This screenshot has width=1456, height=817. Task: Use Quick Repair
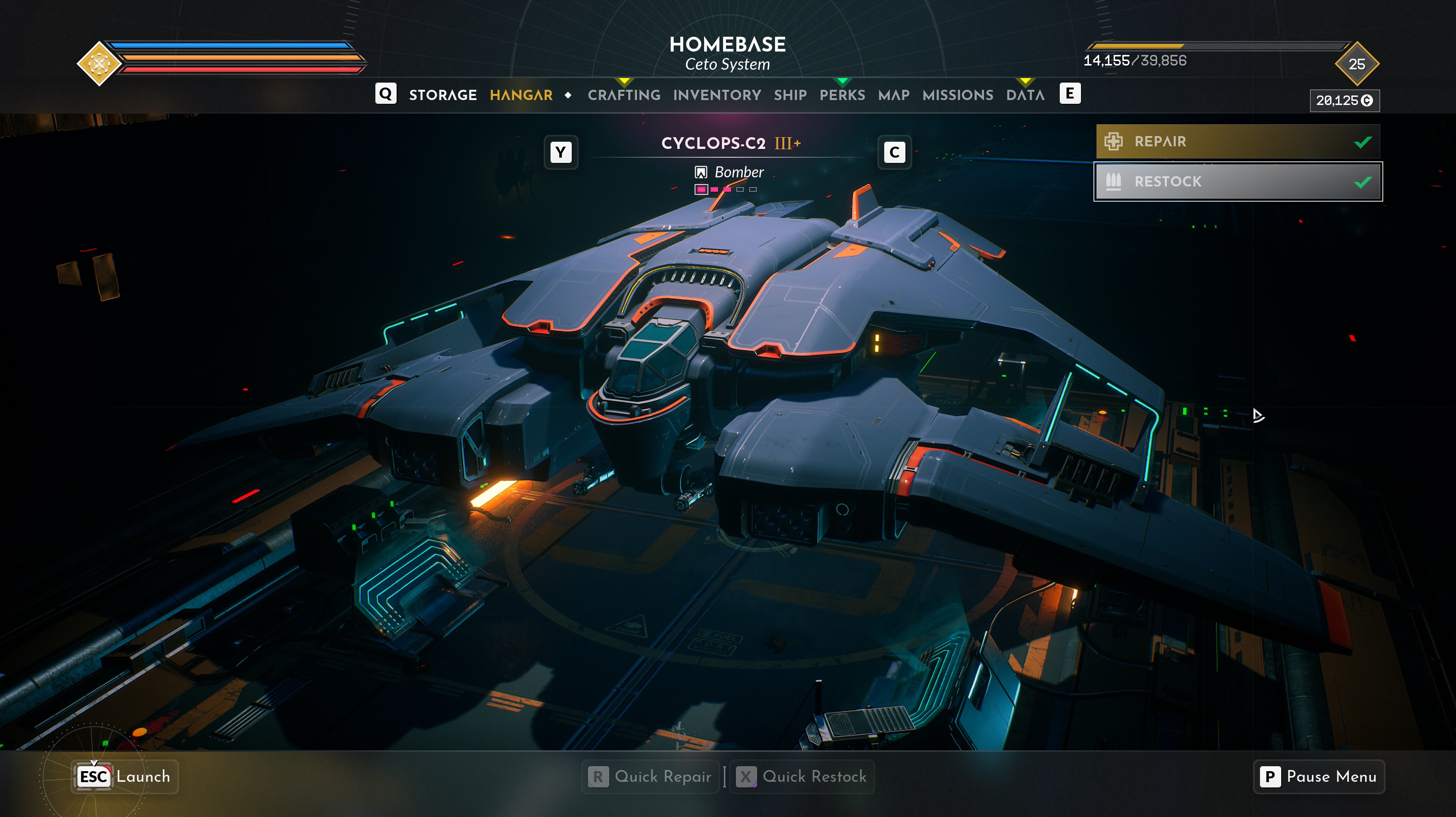click(651, 776)
